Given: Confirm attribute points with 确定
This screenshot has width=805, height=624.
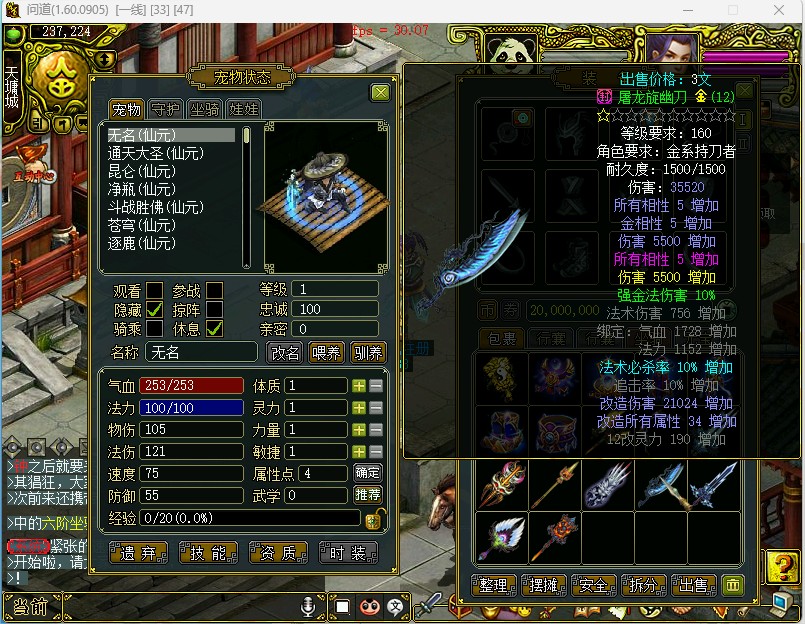Looking at the screenshot, I should pos(368,472).
